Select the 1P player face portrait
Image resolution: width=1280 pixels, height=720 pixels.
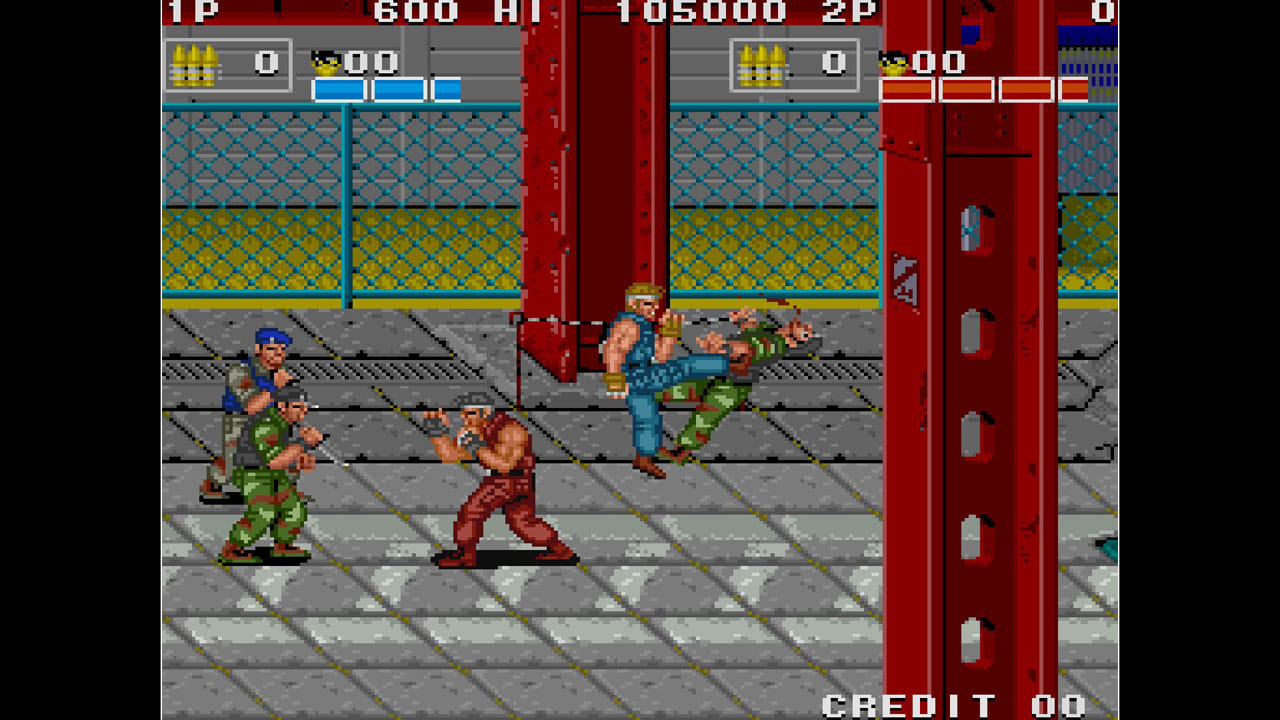[x=326, y=61]
